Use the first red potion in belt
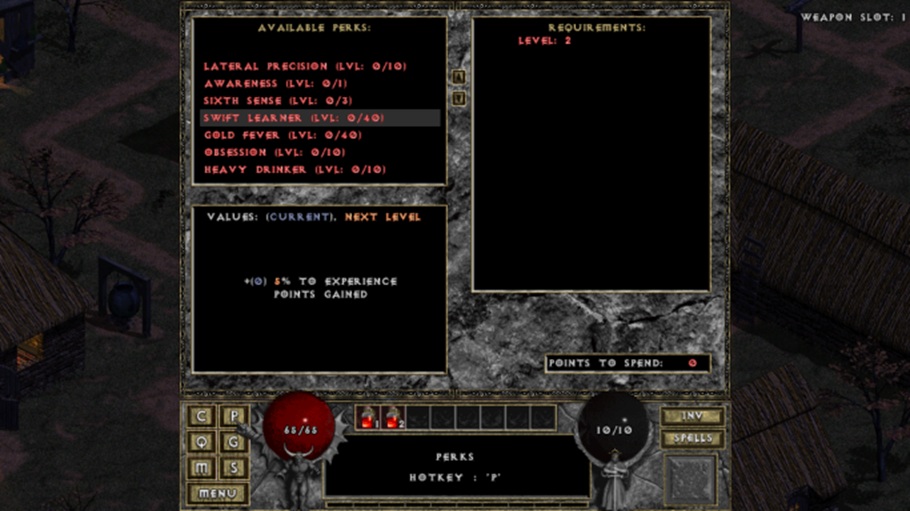Viewport: 910px width, 511px height. click(368, 418)
